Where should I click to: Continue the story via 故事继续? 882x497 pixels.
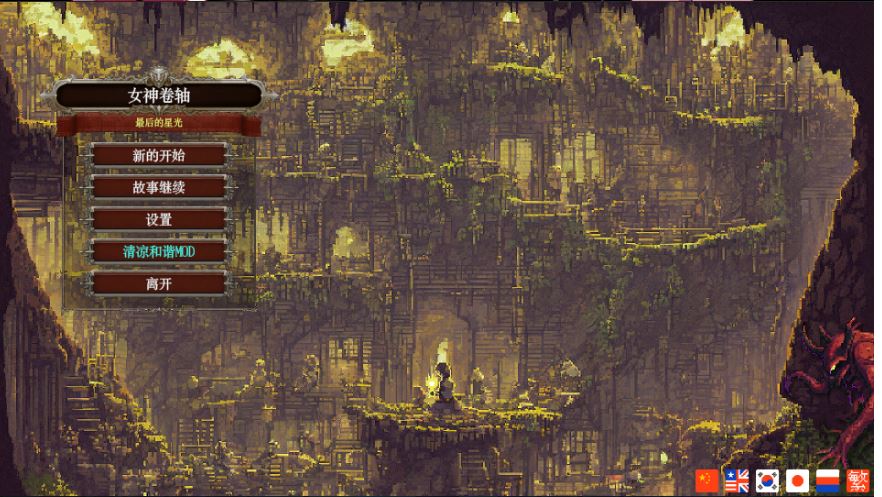click(159, 187)
